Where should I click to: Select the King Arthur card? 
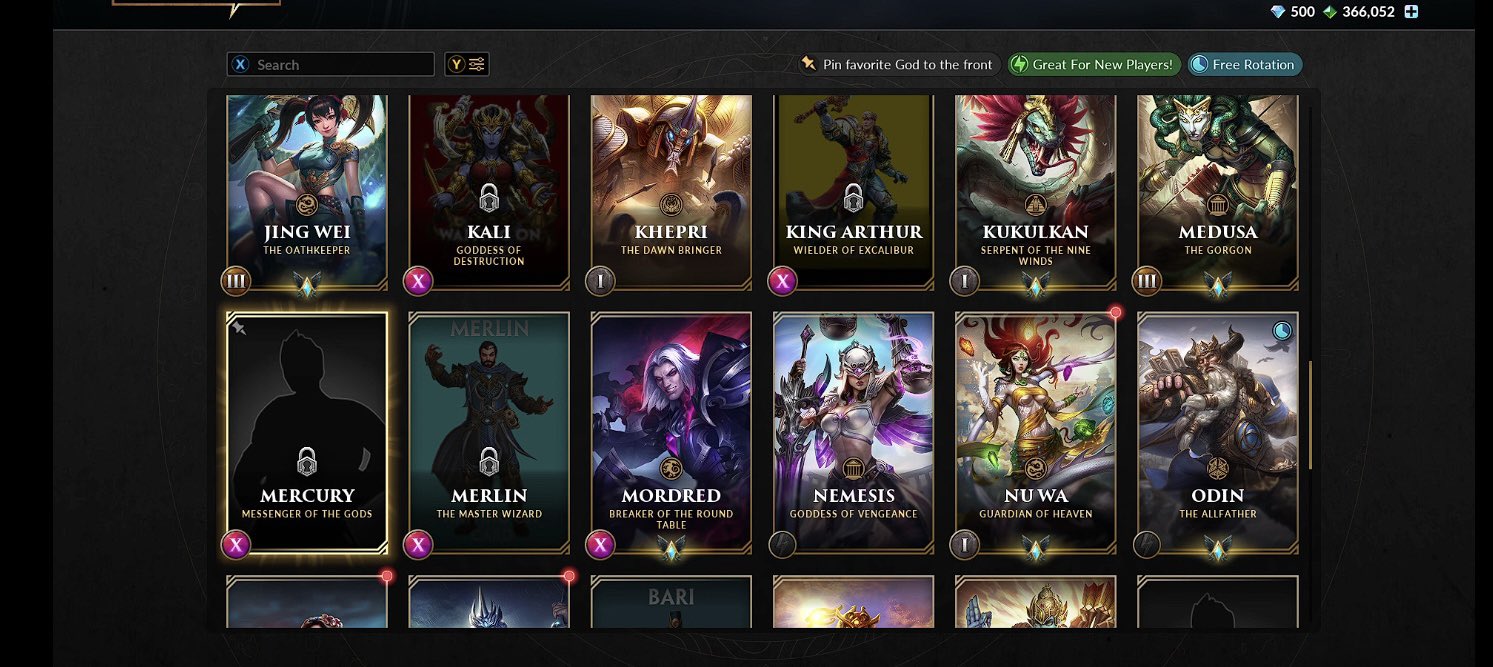pyautogui.click(x=853, y=190)
